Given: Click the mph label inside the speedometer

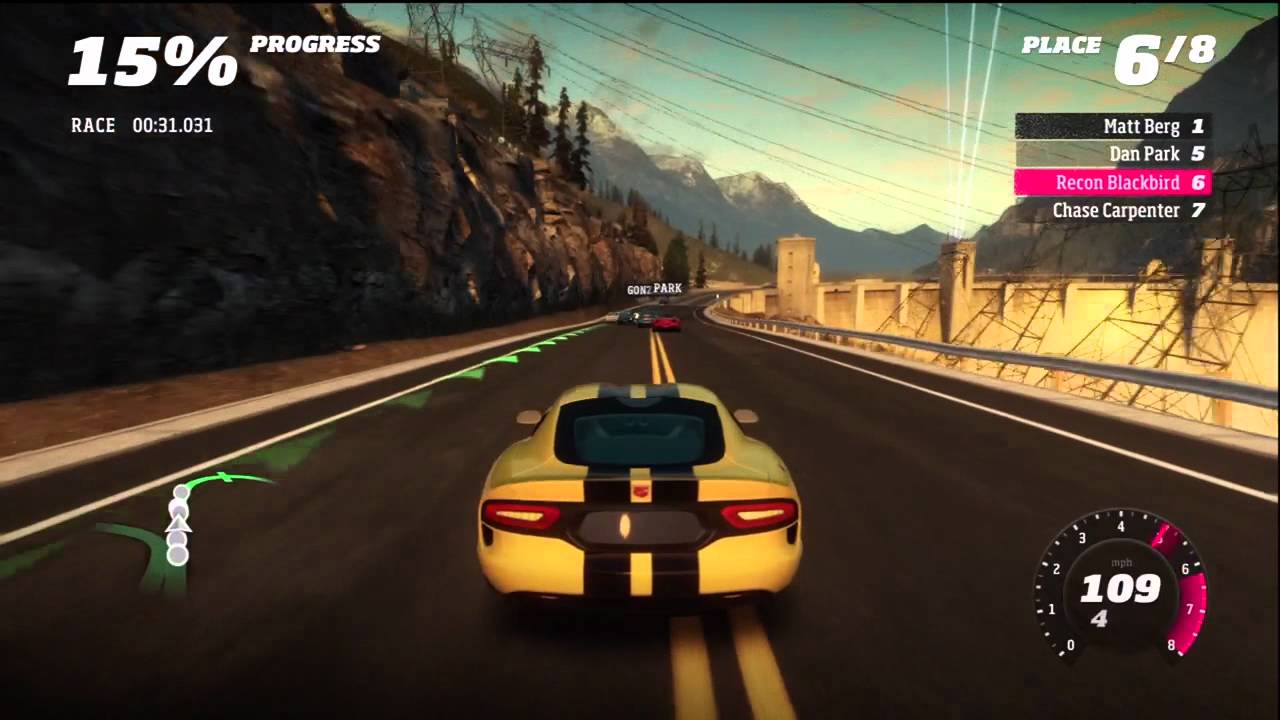Looking at the screenshot, I should click(x=1122, y=563).
